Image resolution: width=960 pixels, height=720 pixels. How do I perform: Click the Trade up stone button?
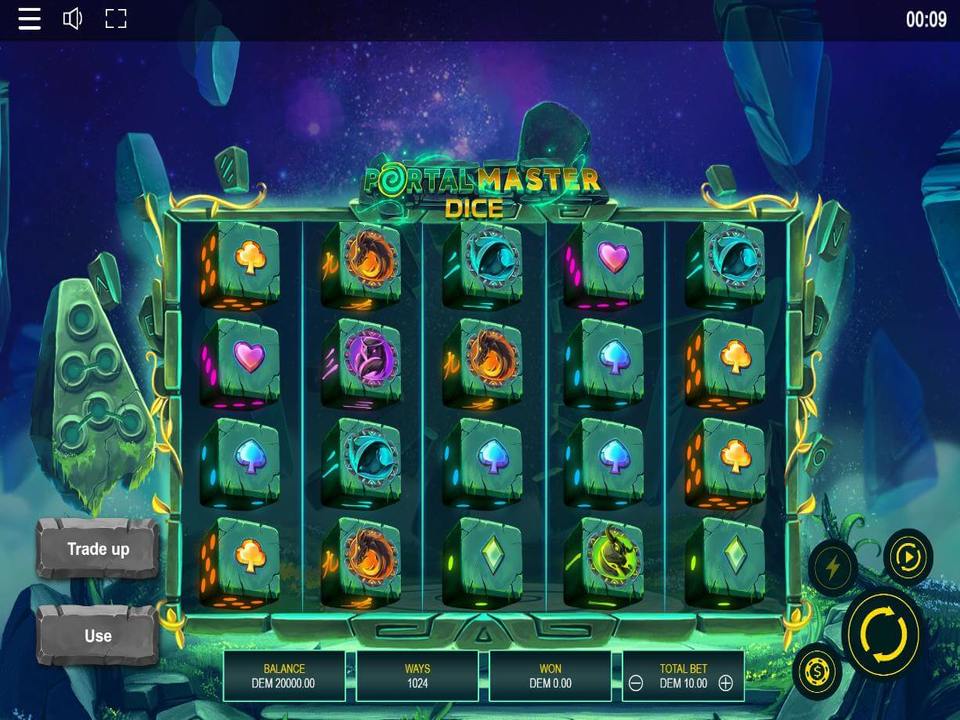[98, 549]
